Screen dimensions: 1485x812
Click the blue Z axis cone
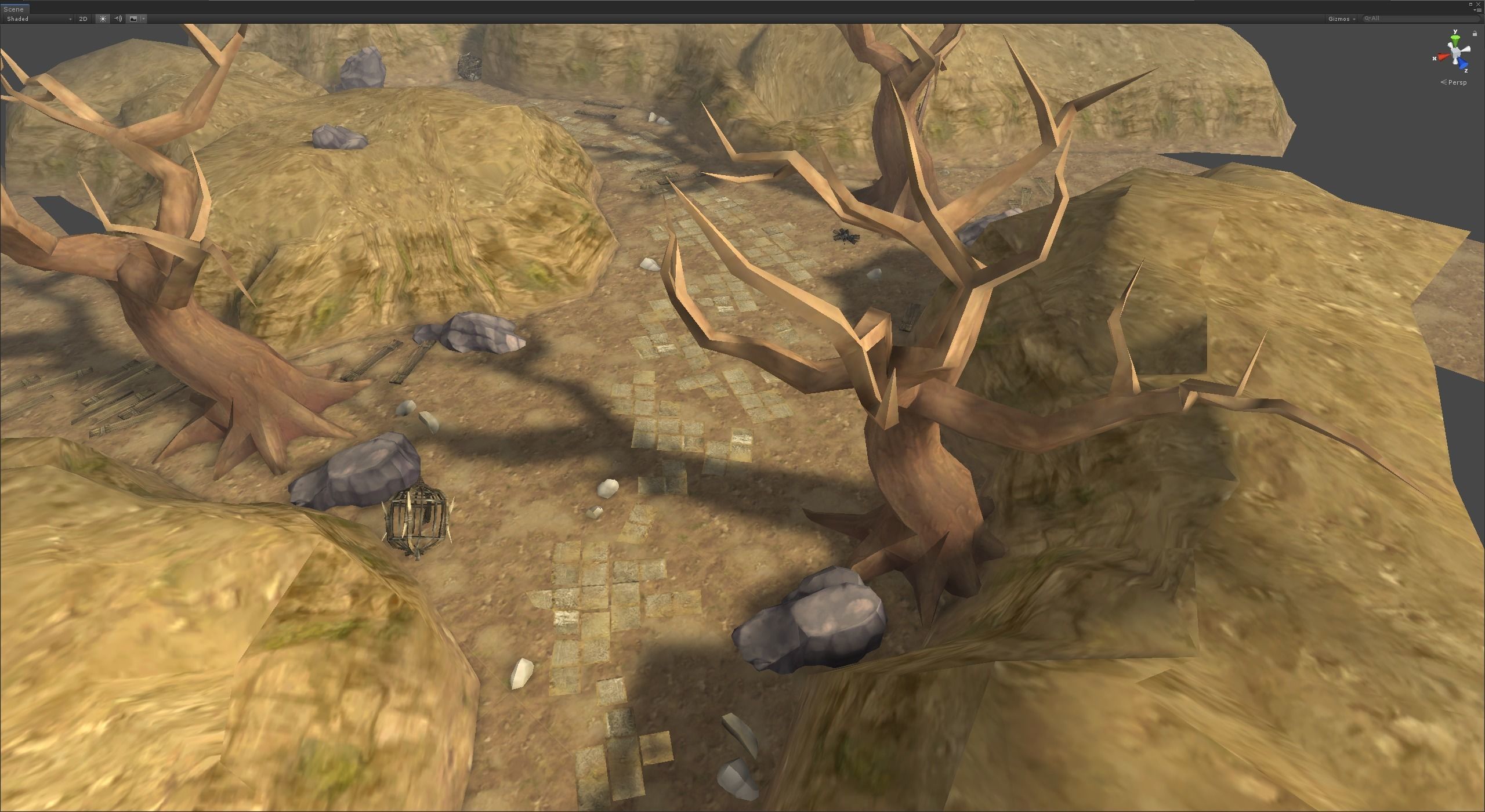pyautogui.click(x=1464, y=64)
